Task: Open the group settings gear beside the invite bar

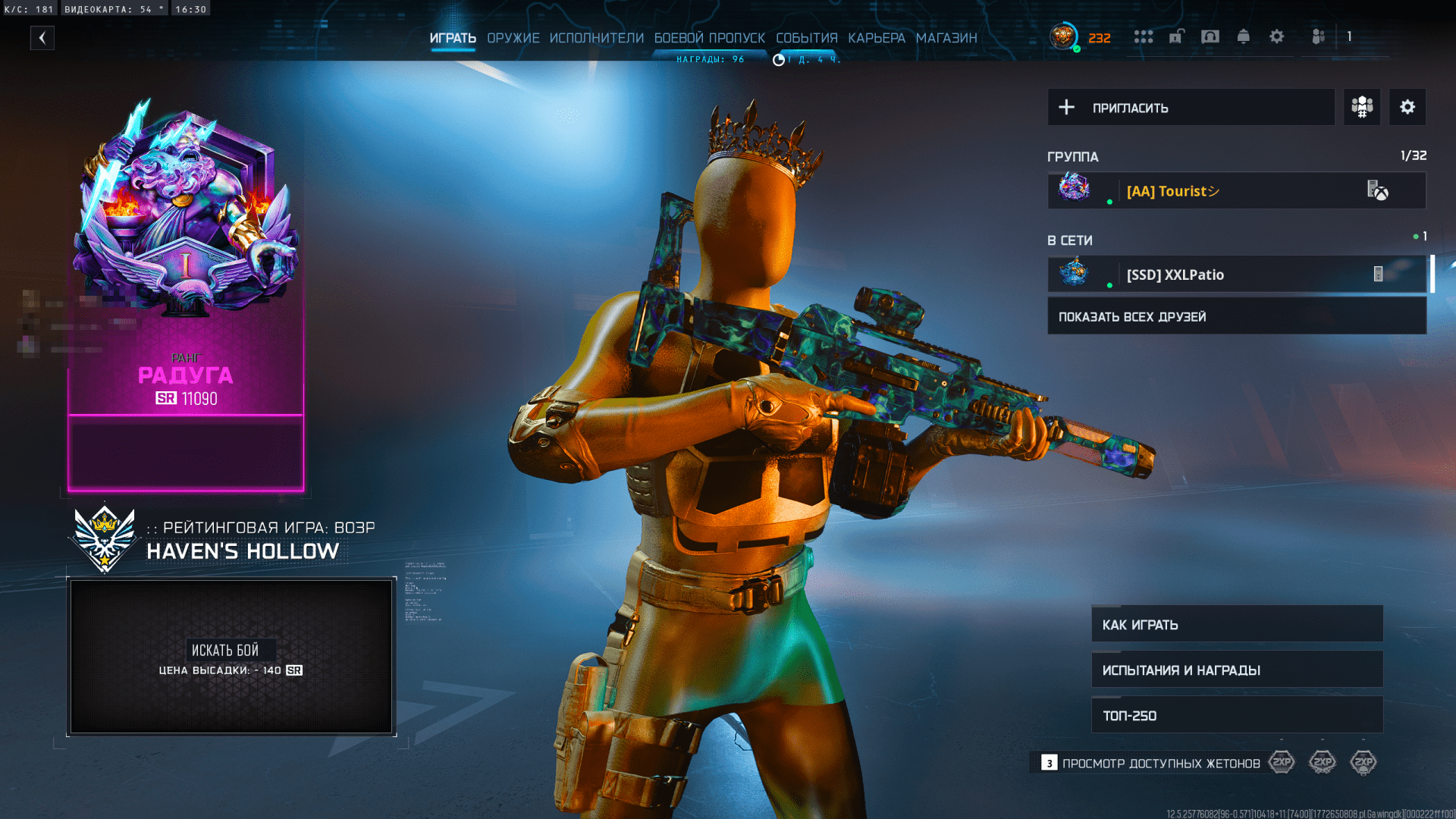Action: tap(1407, 107)
